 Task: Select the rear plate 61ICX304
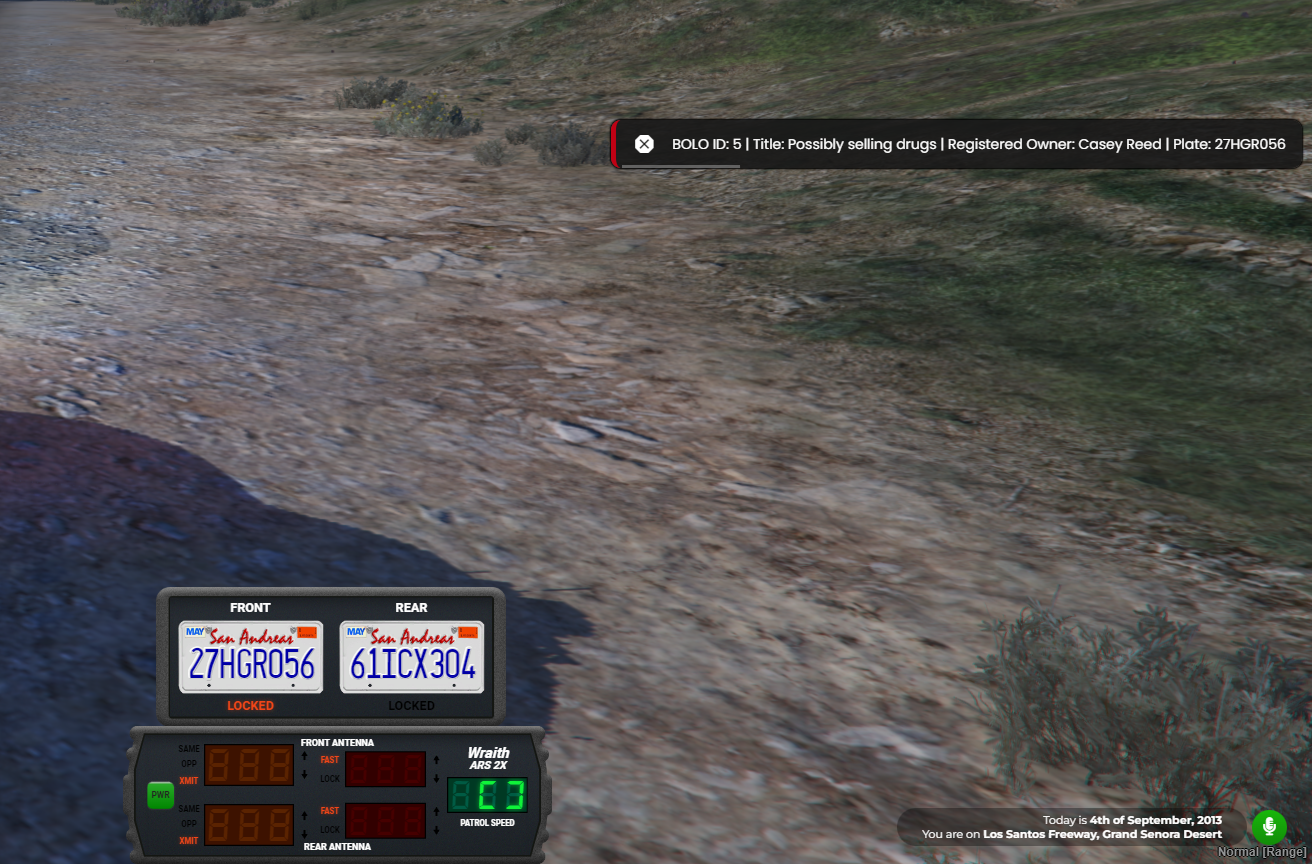pos(412,657)
